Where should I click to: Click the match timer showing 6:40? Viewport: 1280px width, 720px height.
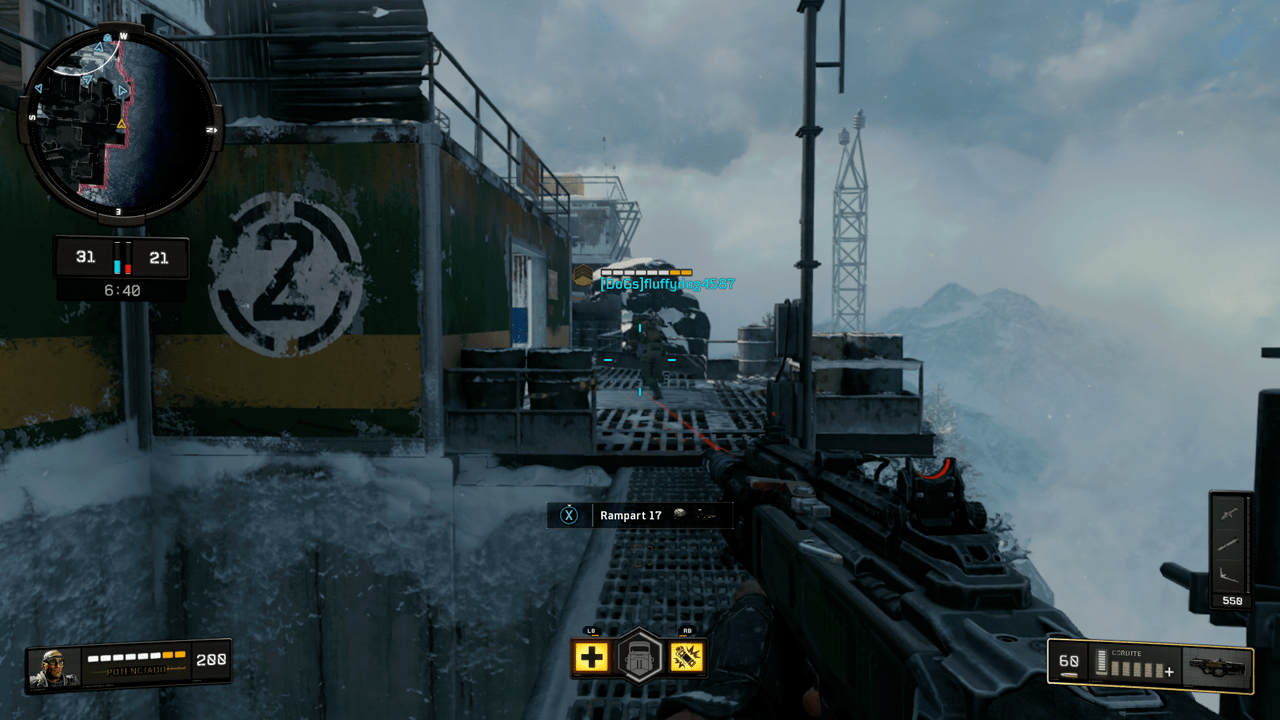[120, 290]
